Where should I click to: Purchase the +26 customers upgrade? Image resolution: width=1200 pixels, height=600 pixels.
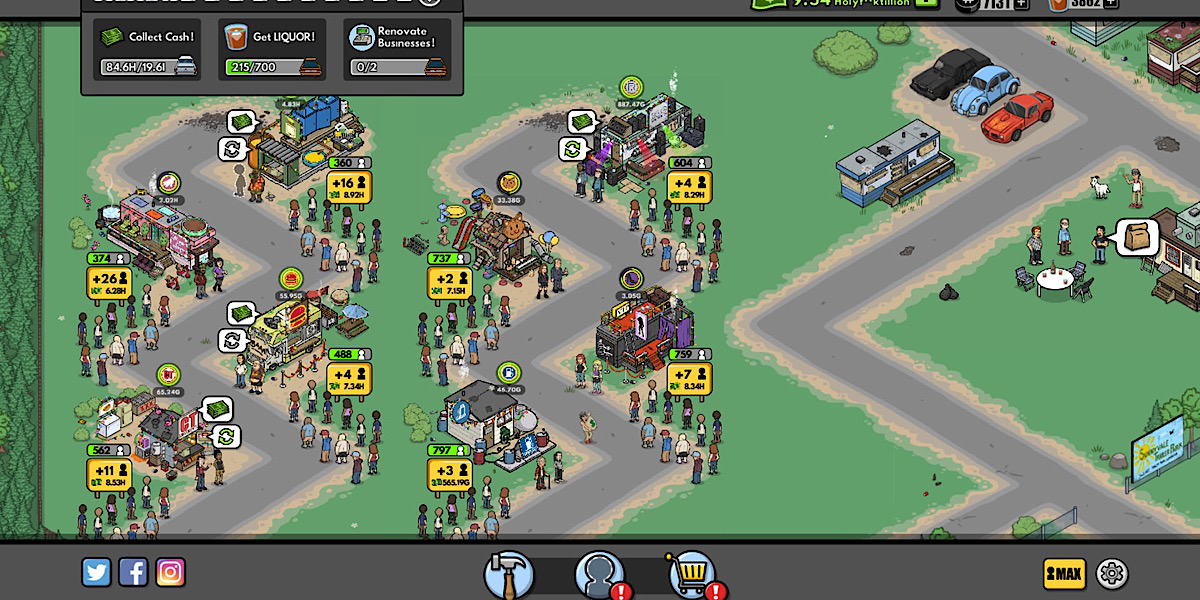click(x=109, y=283)
